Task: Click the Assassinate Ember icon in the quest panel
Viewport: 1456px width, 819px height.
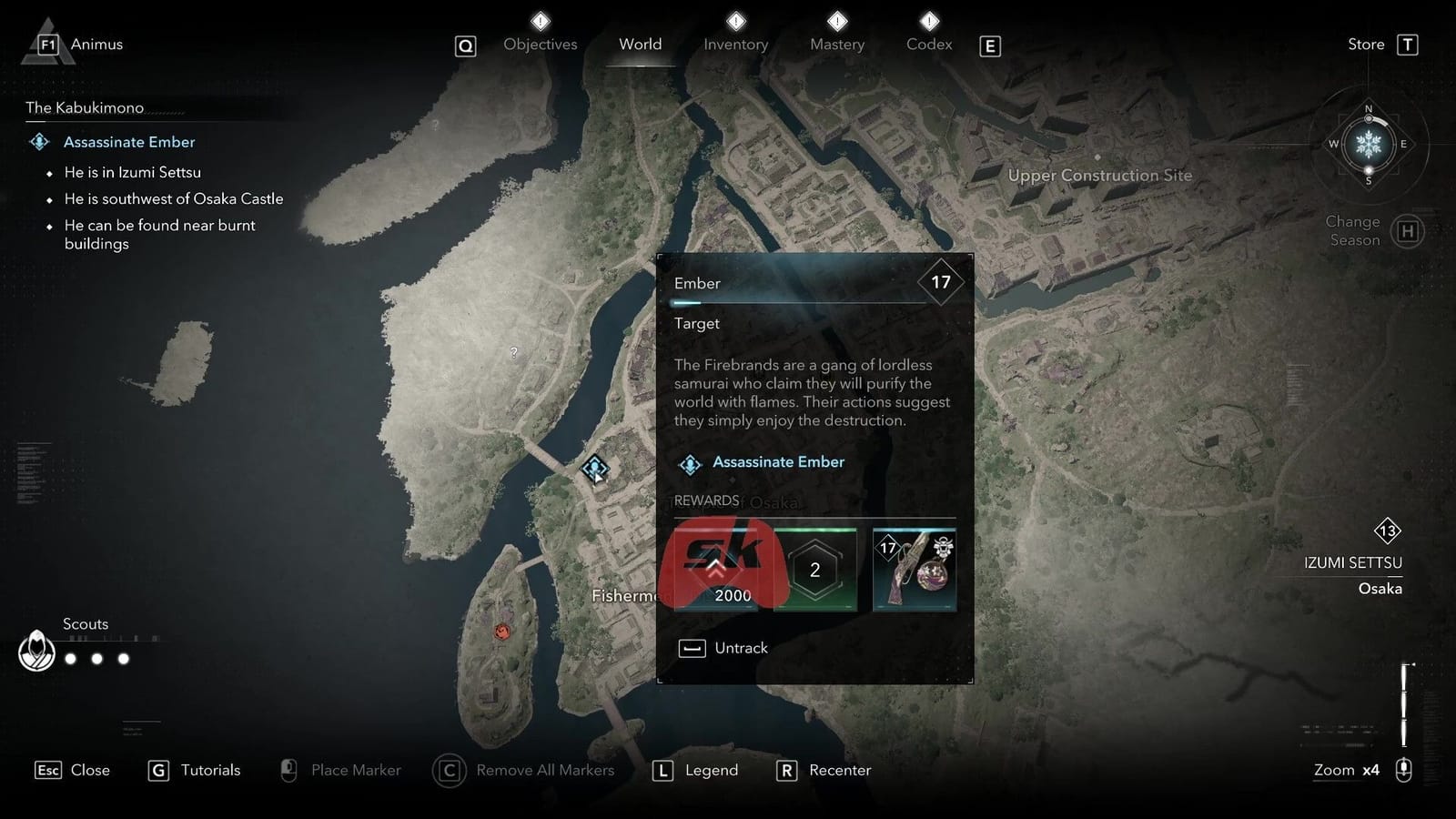Action: 691,463
